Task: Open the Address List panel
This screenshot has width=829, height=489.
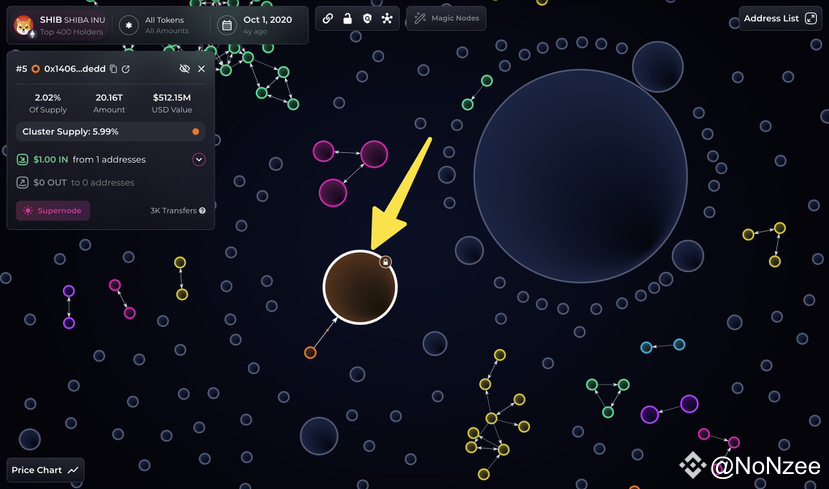Action: click(780, 18)
